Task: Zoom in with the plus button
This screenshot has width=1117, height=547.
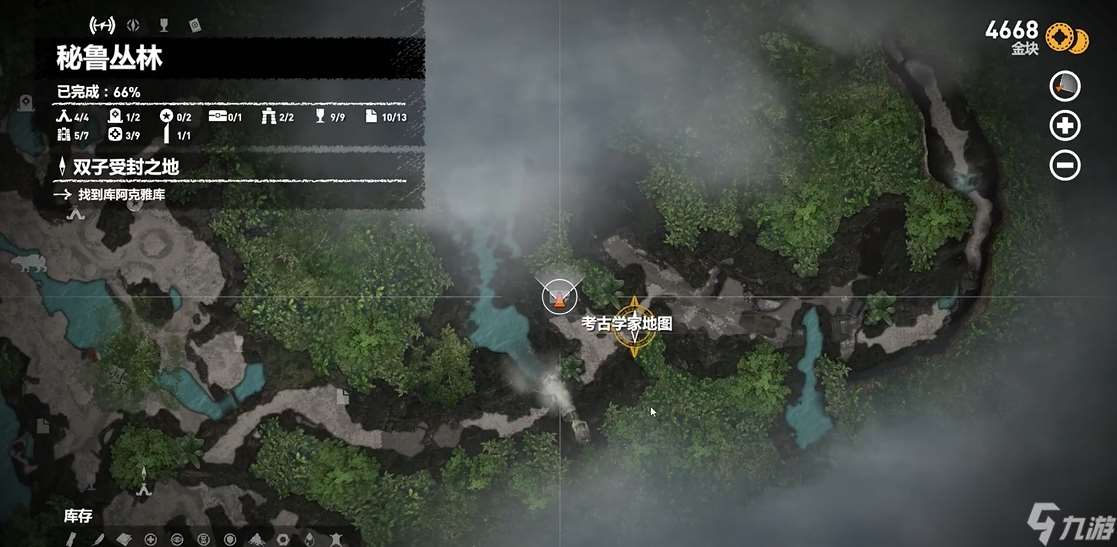Action: tap(1065, 126)
